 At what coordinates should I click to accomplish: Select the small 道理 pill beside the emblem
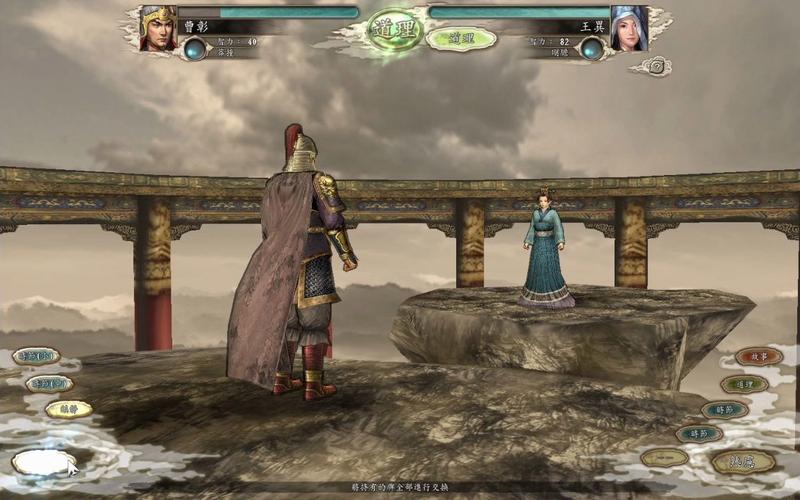coord(461,38)
